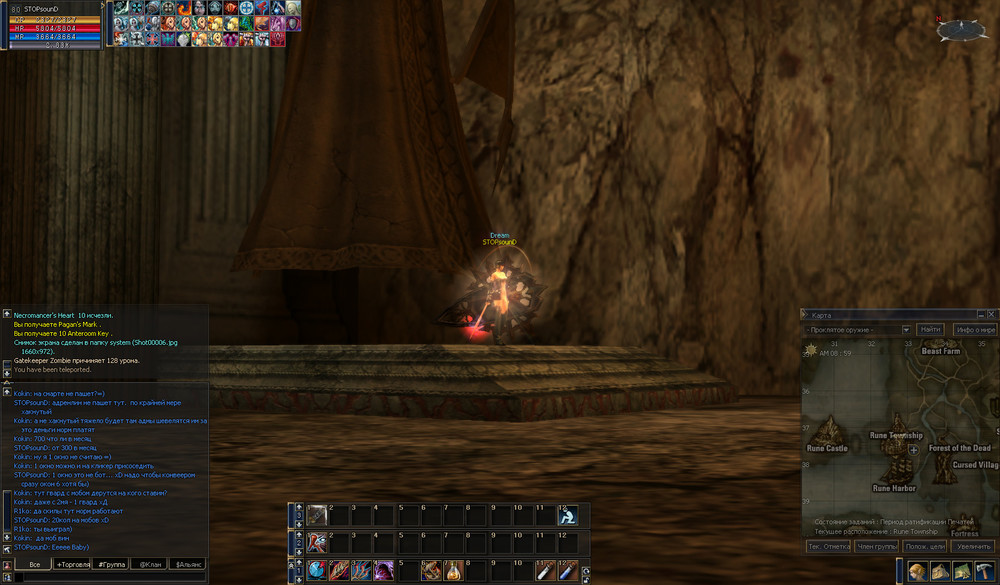Show Член группы on the map
This screenshot has width=1000, height=585.
[876, 546]
